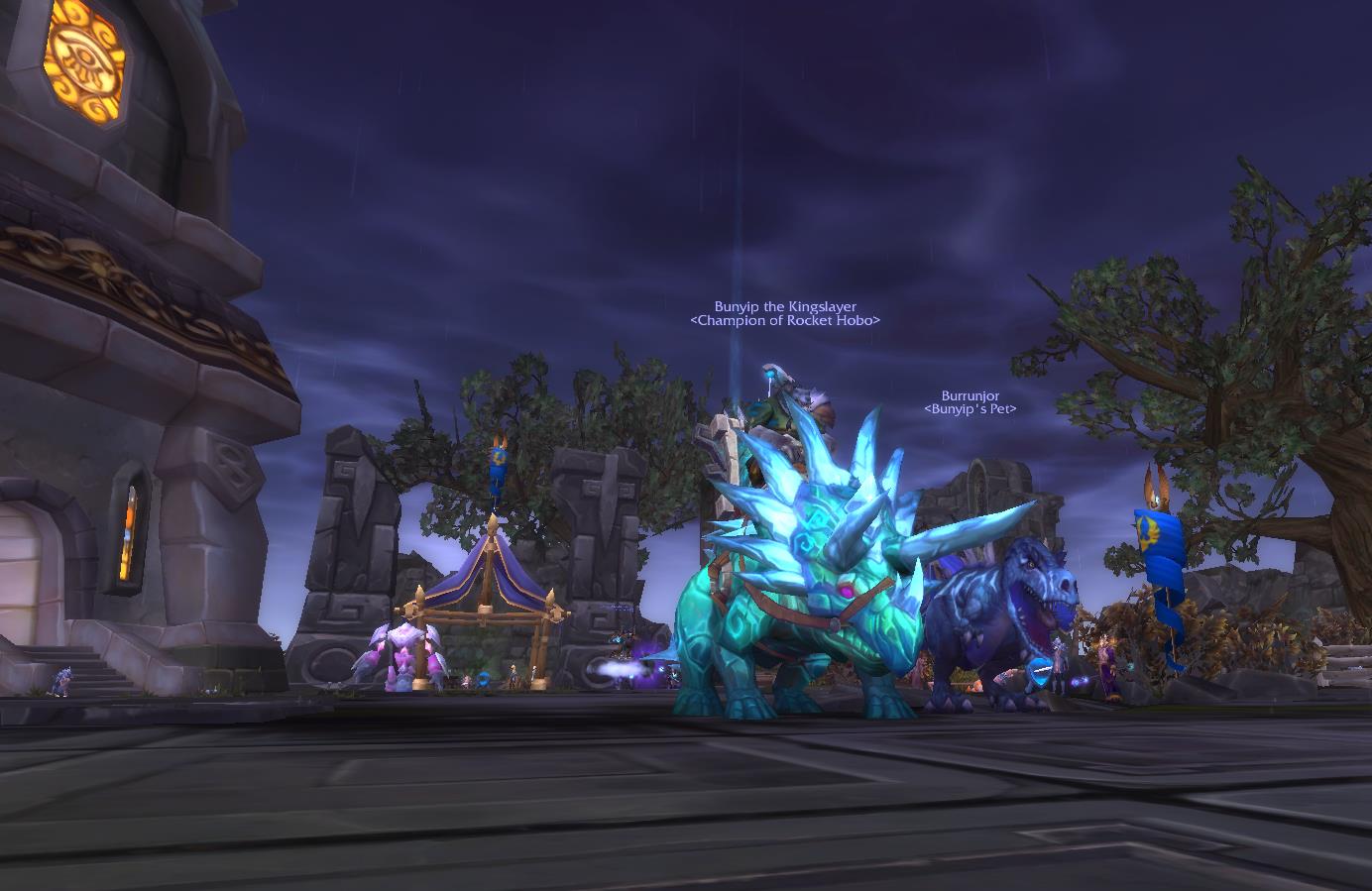1372x891 pixels.
Task: Select the Bunyip the Kingslayer name label
Action: [785, 307]
